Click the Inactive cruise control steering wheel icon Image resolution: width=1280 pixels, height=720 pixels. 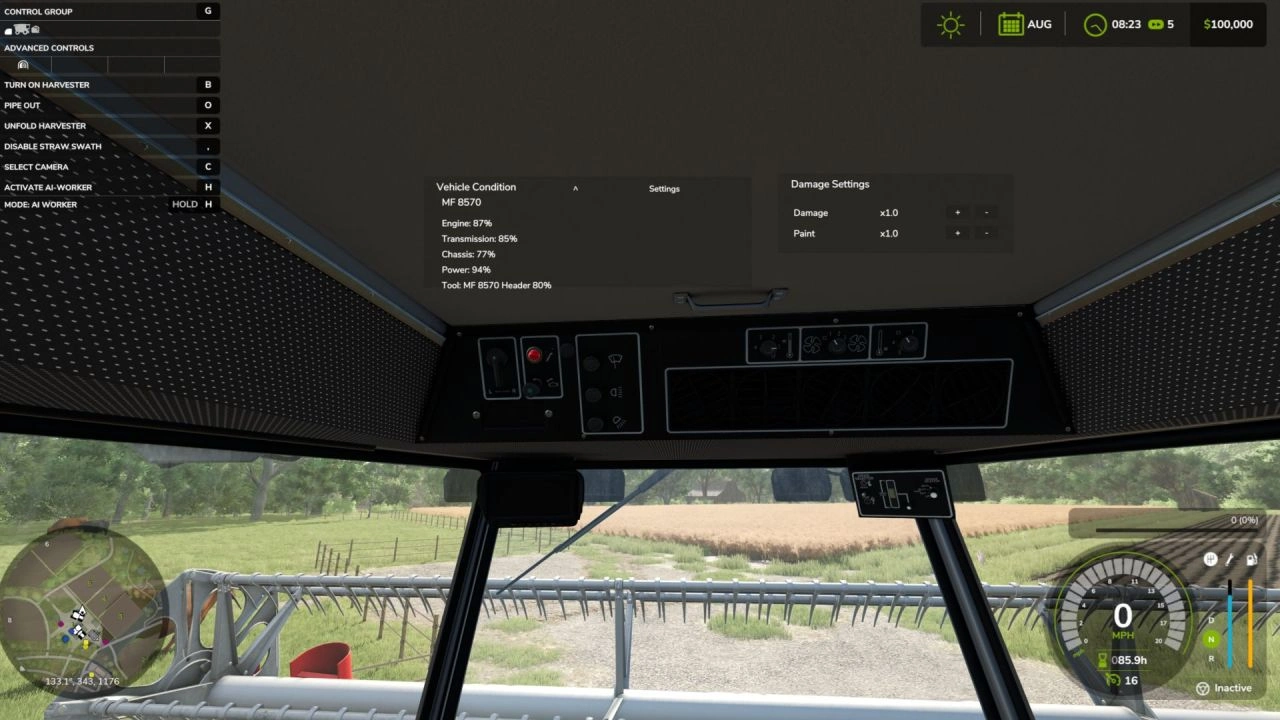click(x=1203, y=687)
